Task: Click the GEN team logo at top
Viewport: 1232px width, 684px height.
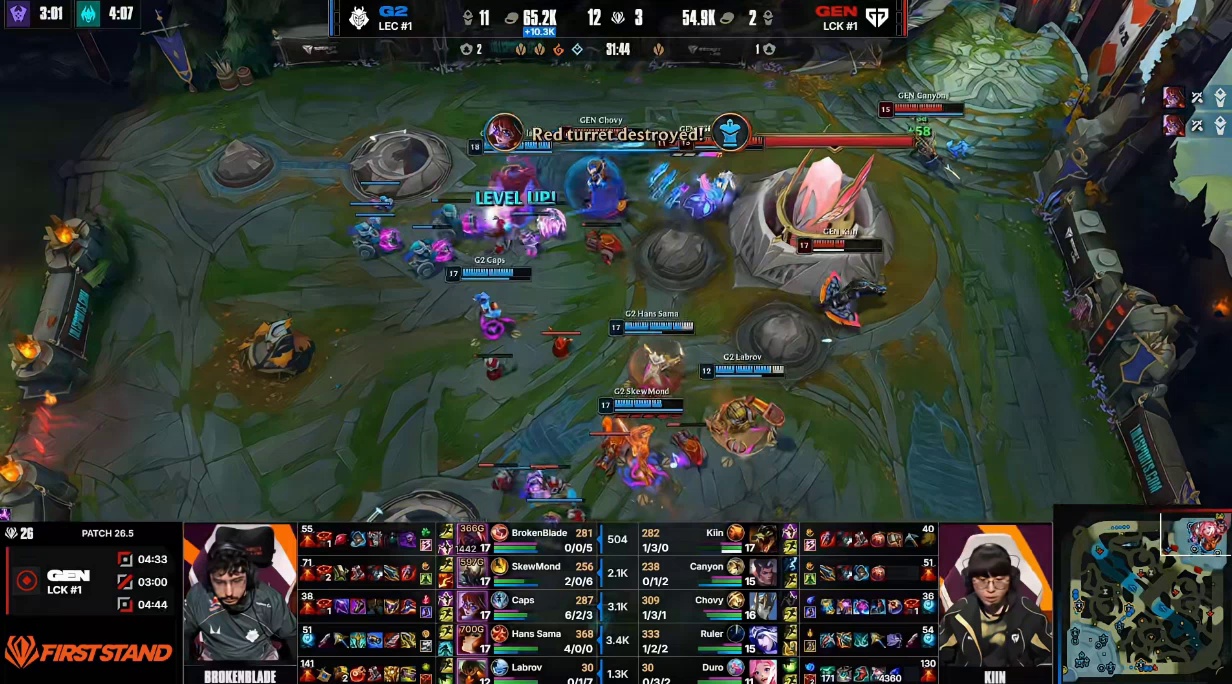Action: [877, 18]
